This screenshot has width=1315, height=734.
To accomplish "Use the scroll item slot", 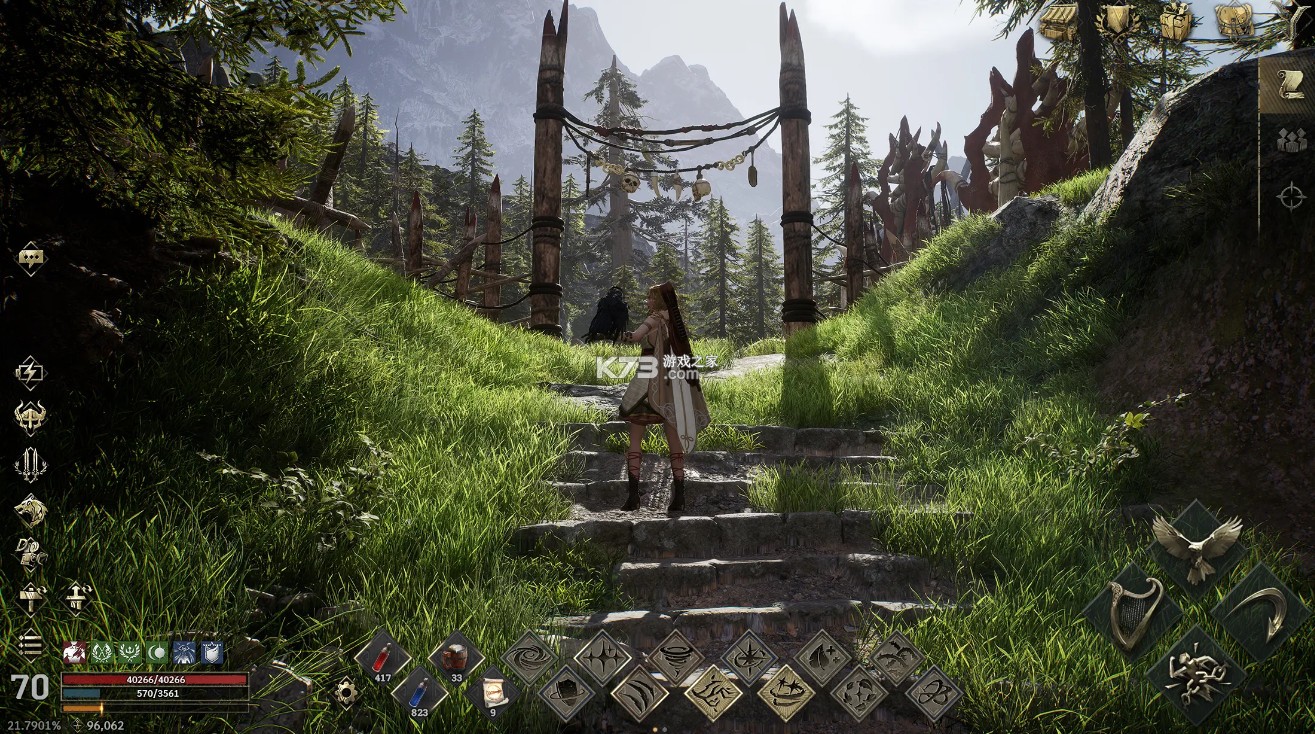I will tap(492, 691).
